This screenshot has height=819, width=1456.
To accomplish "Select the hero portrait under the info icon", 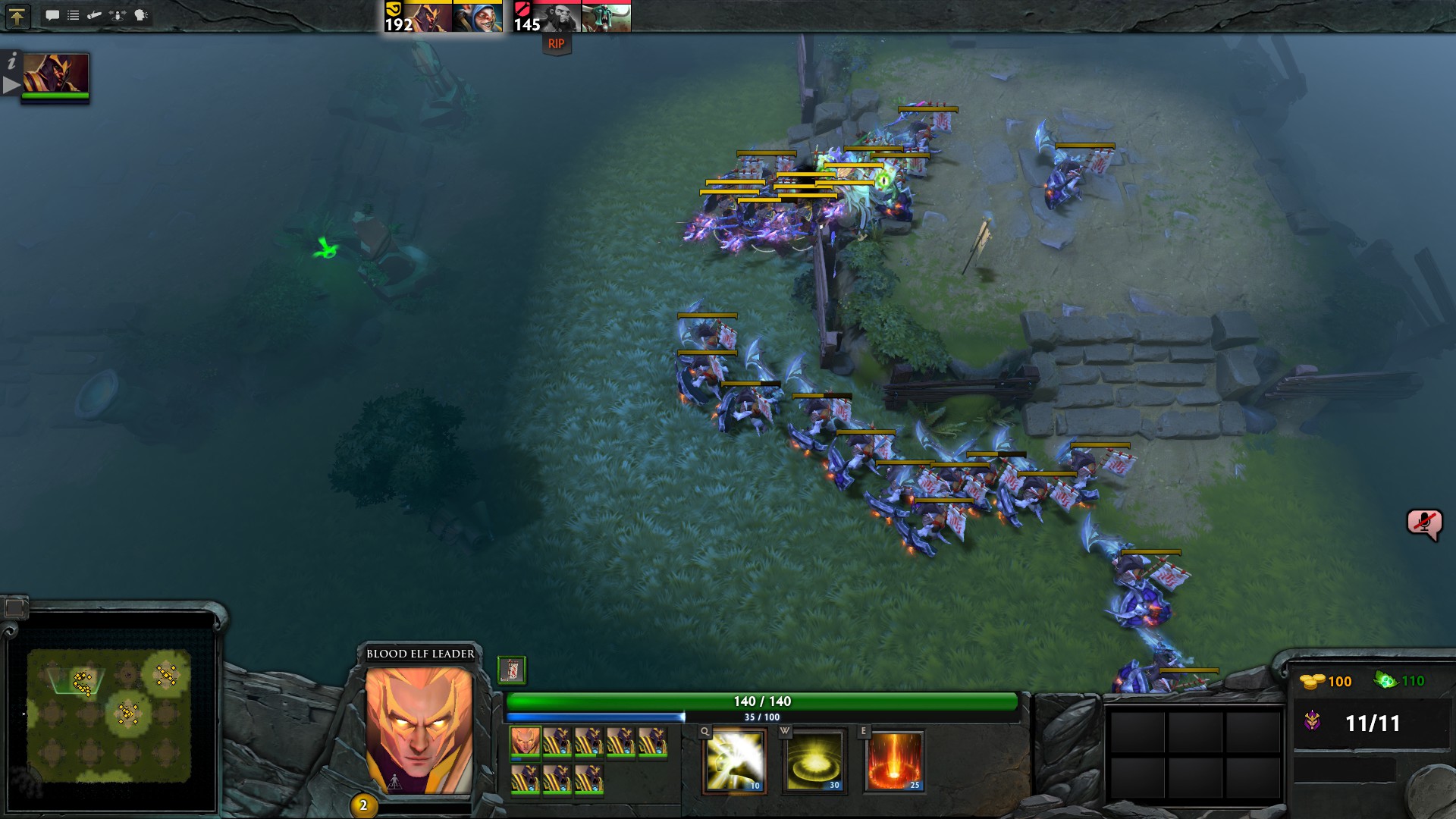I will (x=55, y=74).
